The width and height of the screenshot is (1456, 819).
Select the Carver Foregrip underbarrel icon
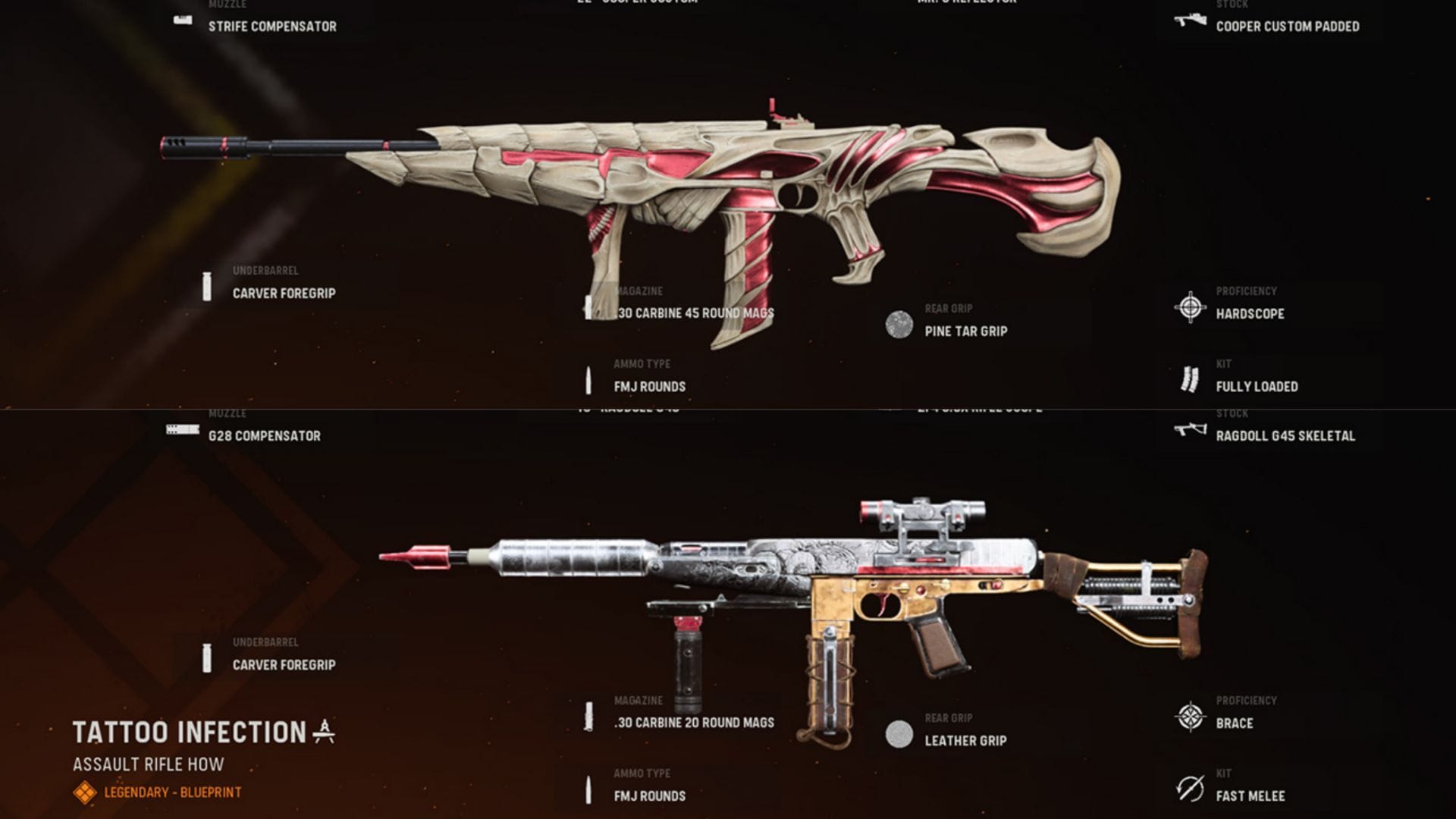(x=206, y=285)
